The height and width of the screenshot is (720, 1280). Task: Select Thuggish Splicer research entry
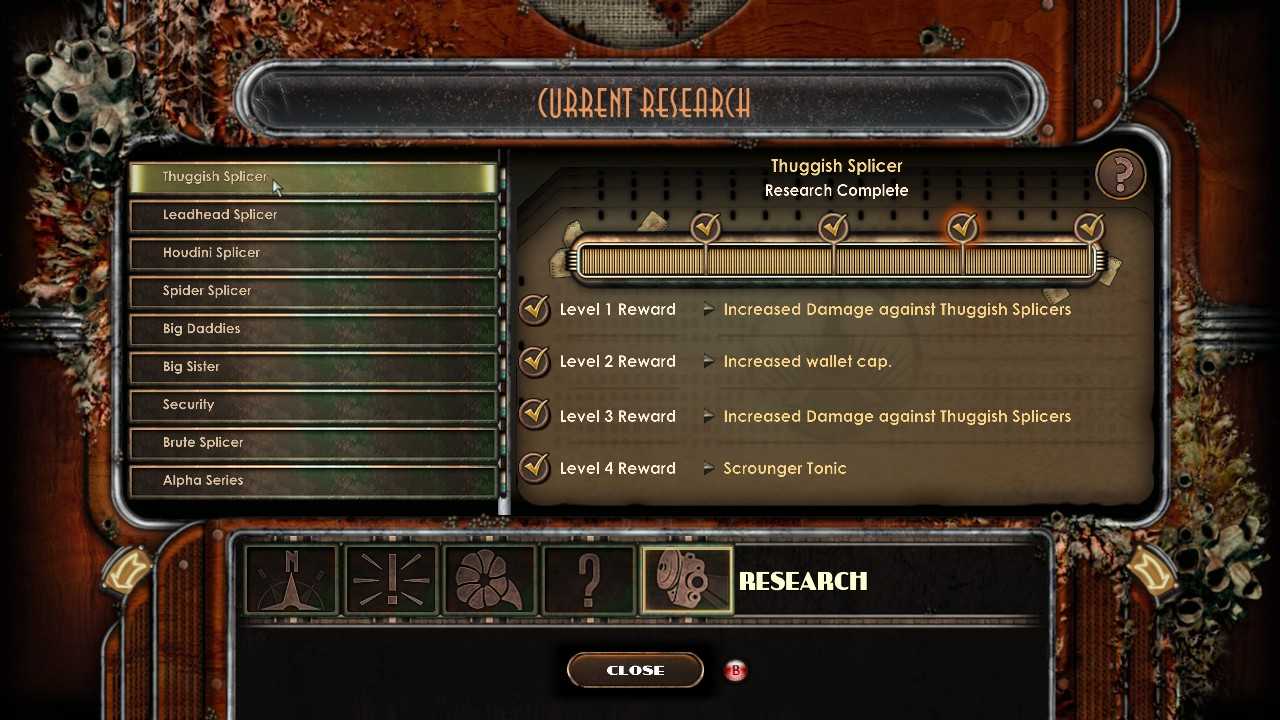click(x=313, y=177)
